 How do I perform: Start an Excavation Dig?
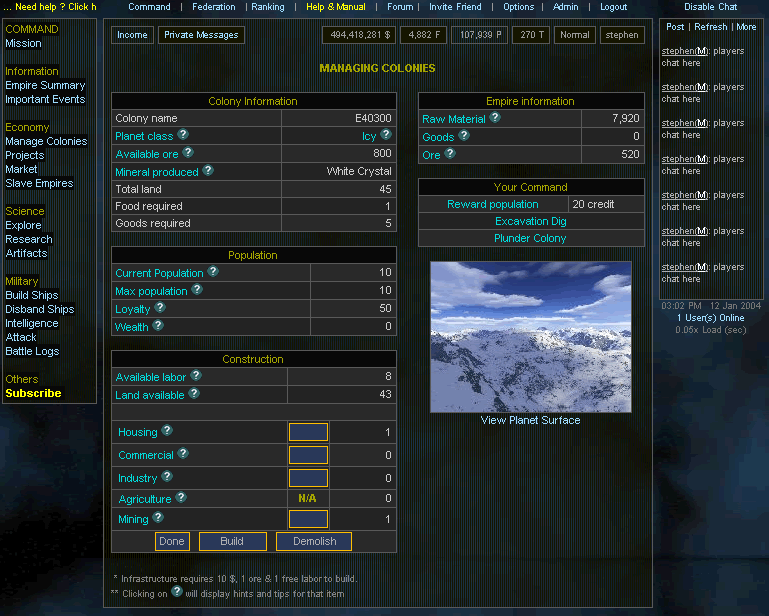pos(530,221)
